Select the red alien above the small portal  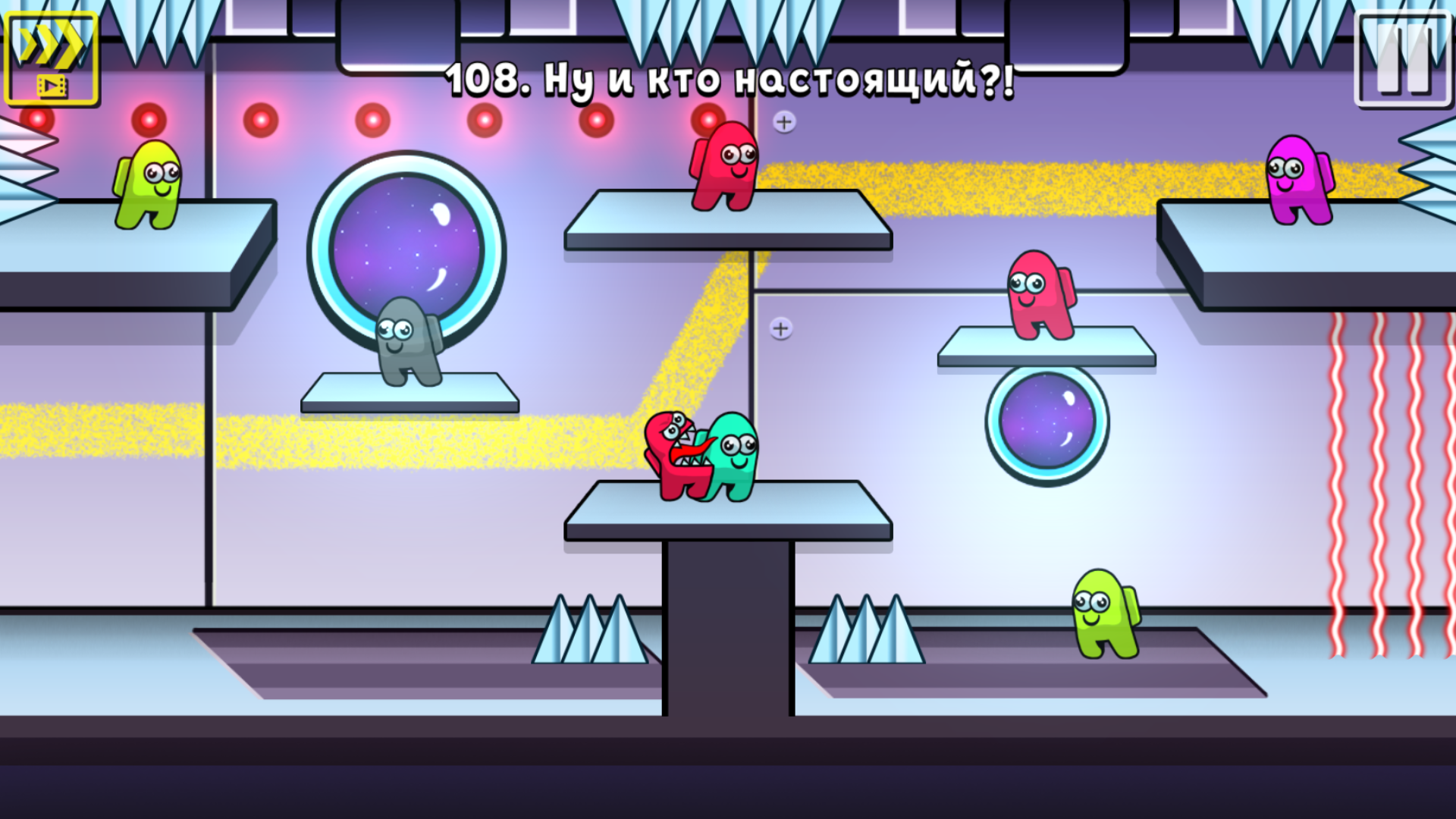[x=1037, y=296]
